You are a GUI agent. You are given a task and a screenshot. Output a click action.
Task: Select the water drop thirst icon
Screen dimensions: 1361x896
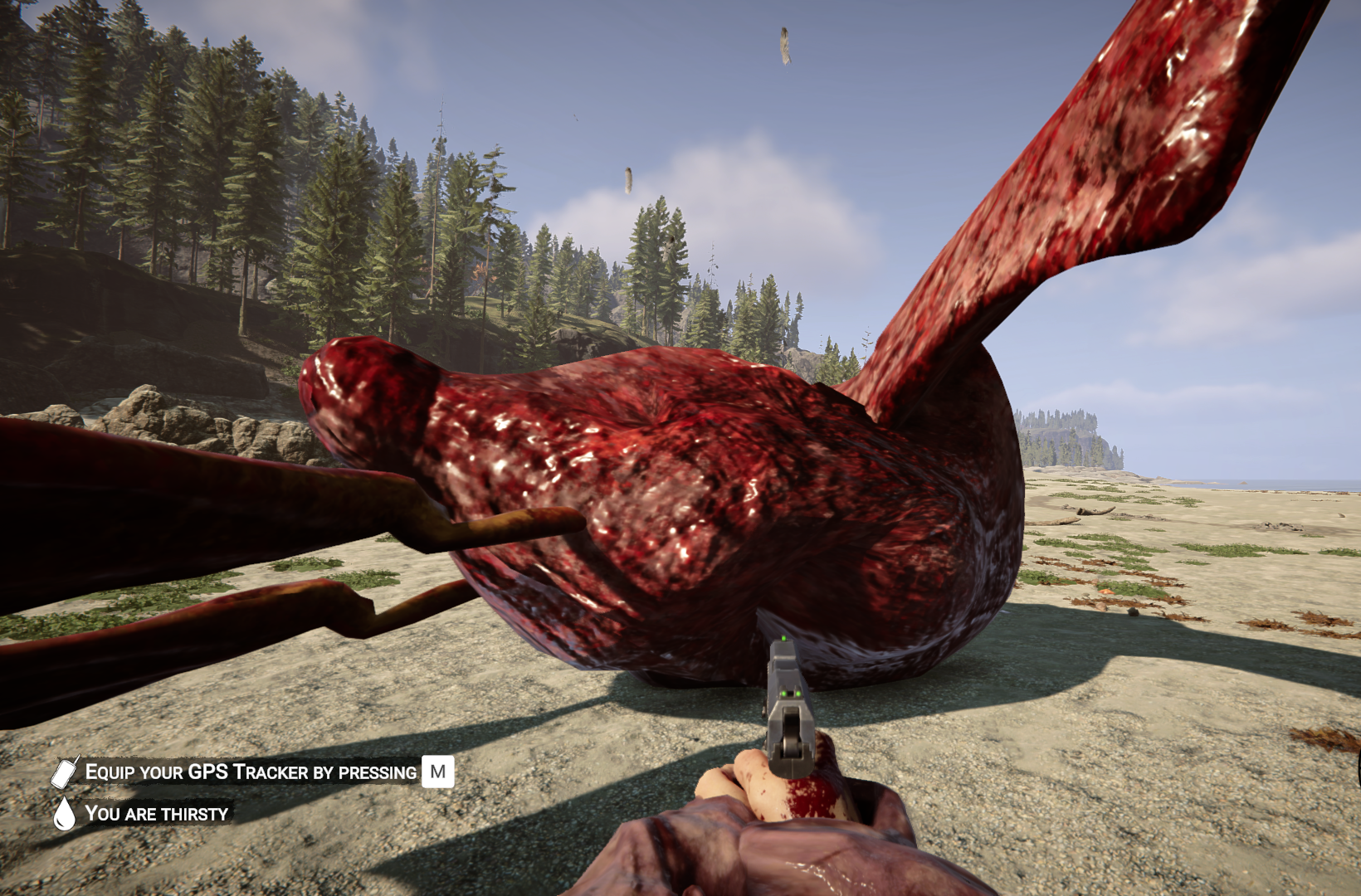click(x=64, y=813)
